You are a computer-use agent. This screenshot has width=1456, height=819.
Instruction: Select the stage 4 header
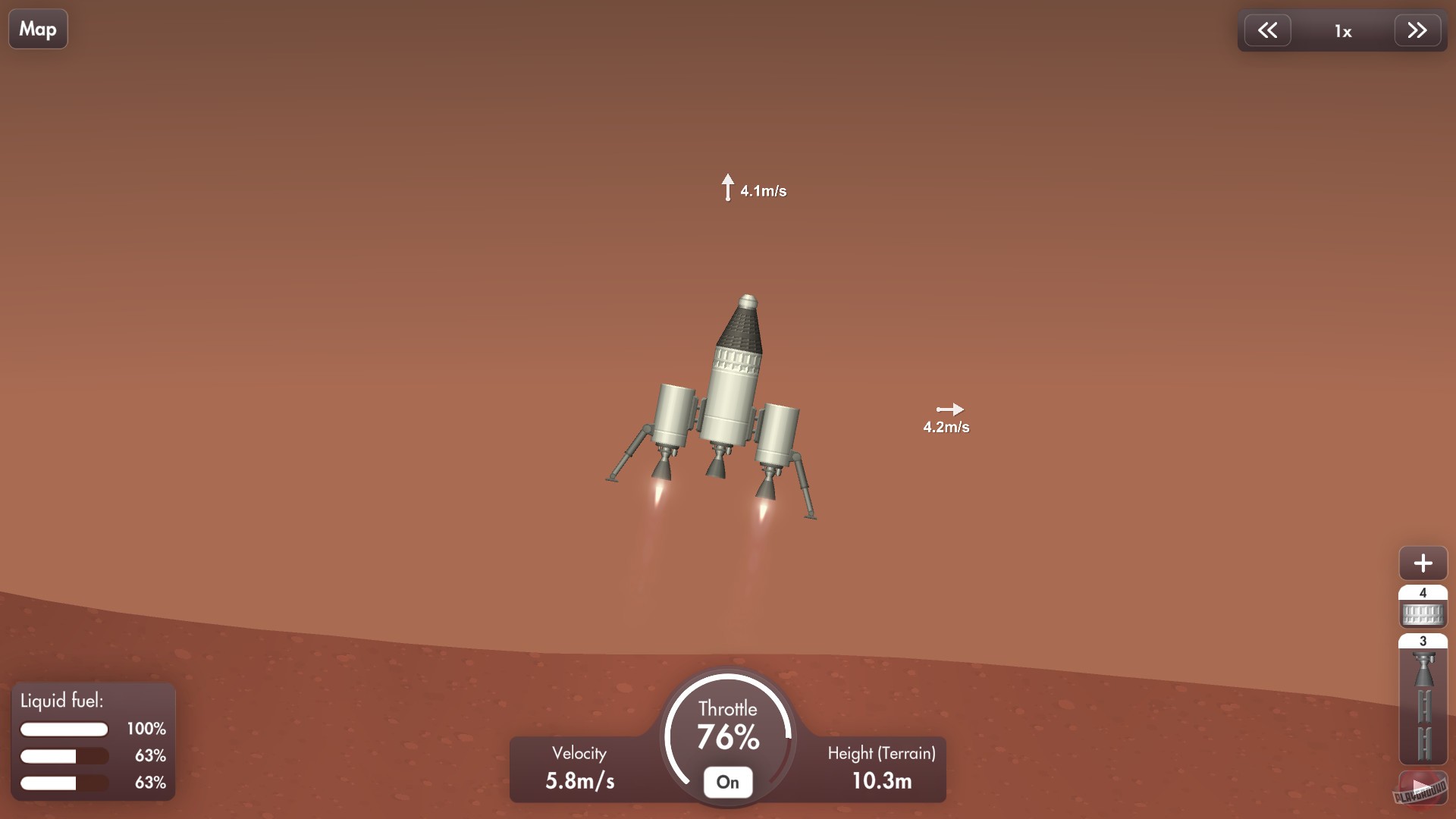pyautogui.click(x=1423, y=592)
